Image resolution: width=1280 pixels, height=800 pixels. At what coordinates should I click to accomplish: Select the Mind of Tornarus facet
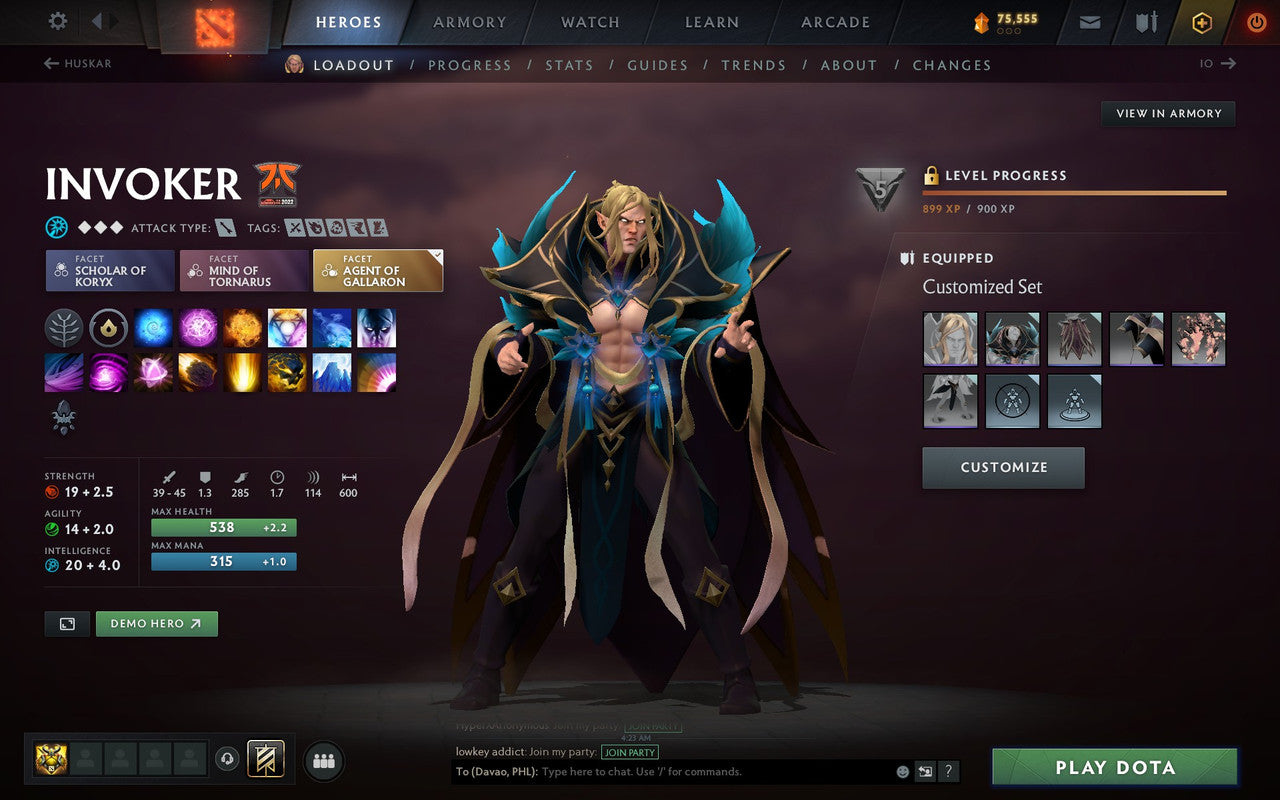243,270
